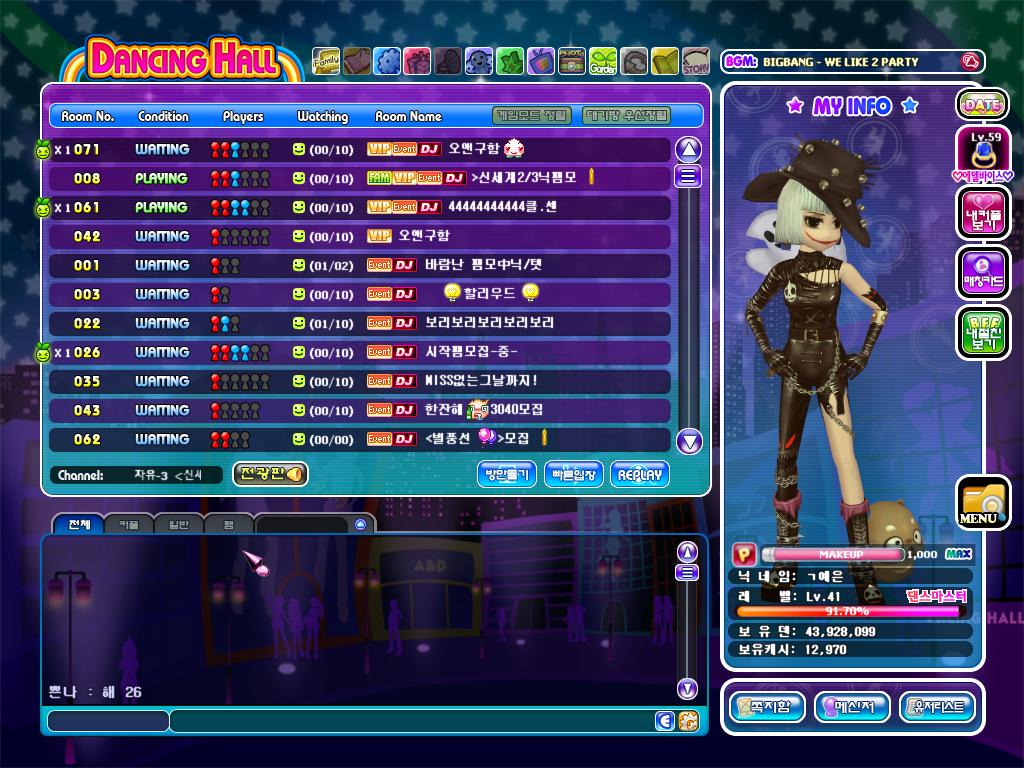Open the 유저리스트 user list button

tap(937, 707)
